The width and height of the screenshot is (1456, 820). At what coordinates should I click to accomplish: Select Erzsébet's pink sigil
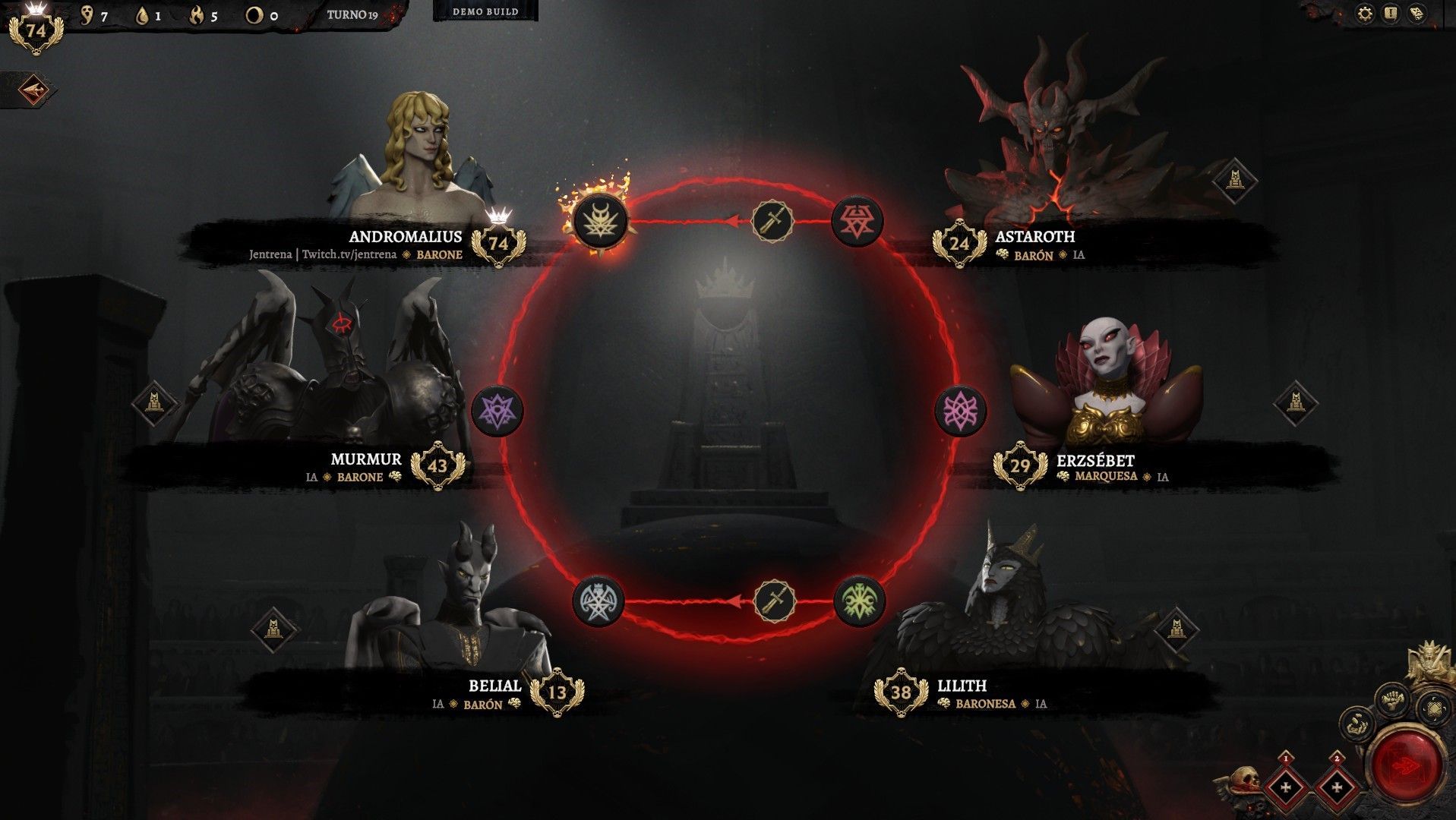(x=960, y=411)
